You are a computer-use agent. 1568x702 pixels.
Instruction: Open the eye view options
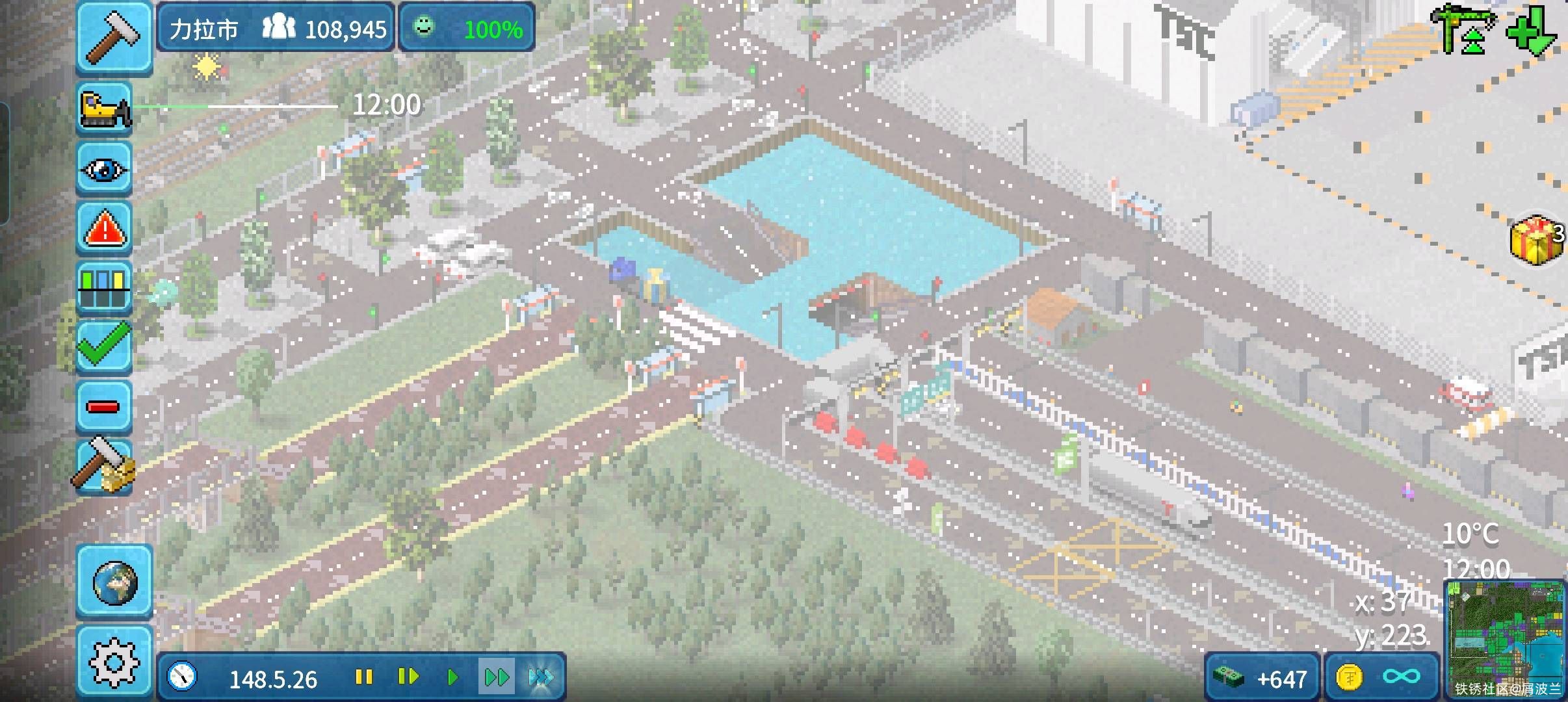click(104, 168)
